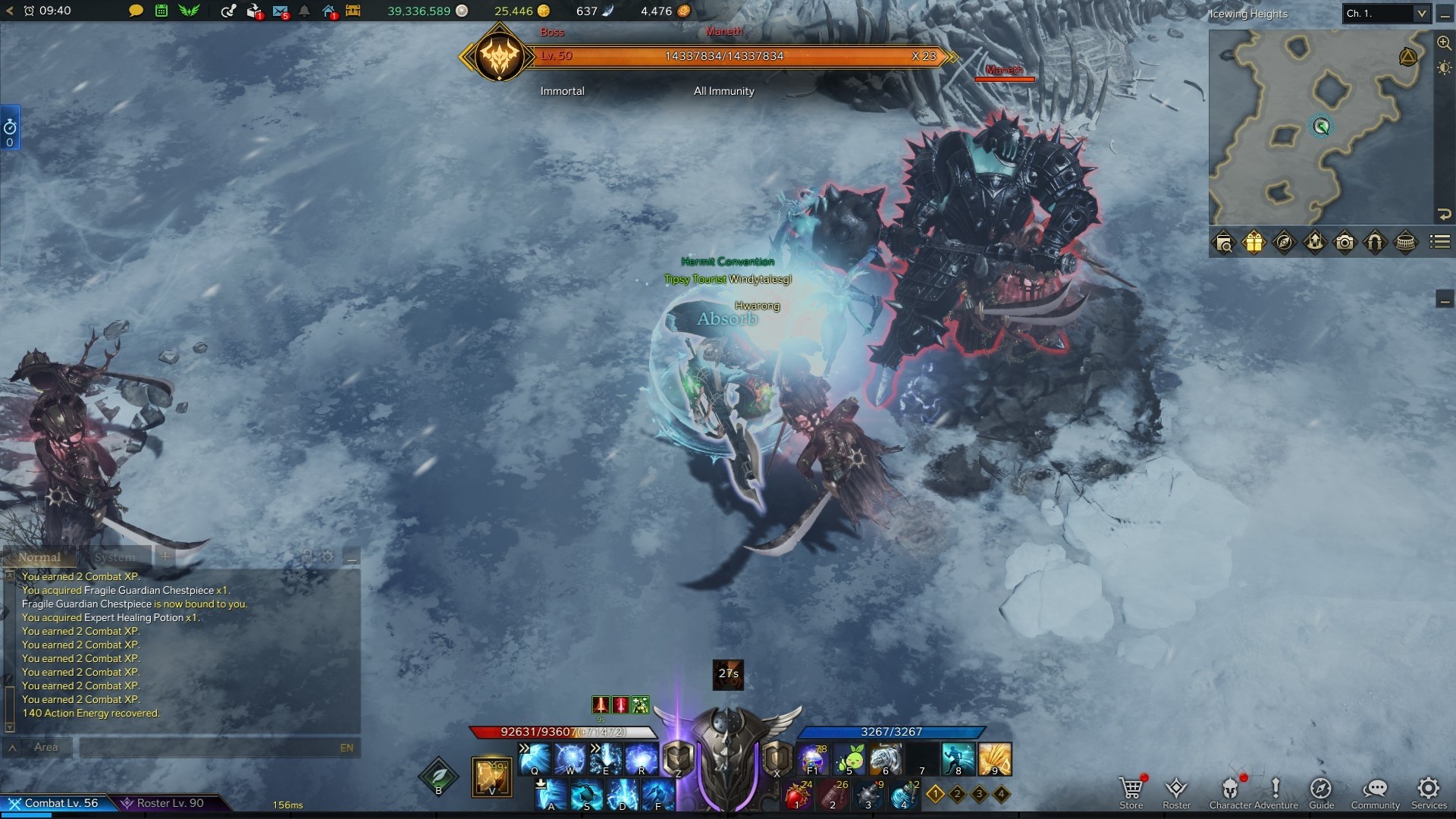Open the gold gift box icon under the minimap
This screenshot has height=819, width=1456.
[1254, 243]
